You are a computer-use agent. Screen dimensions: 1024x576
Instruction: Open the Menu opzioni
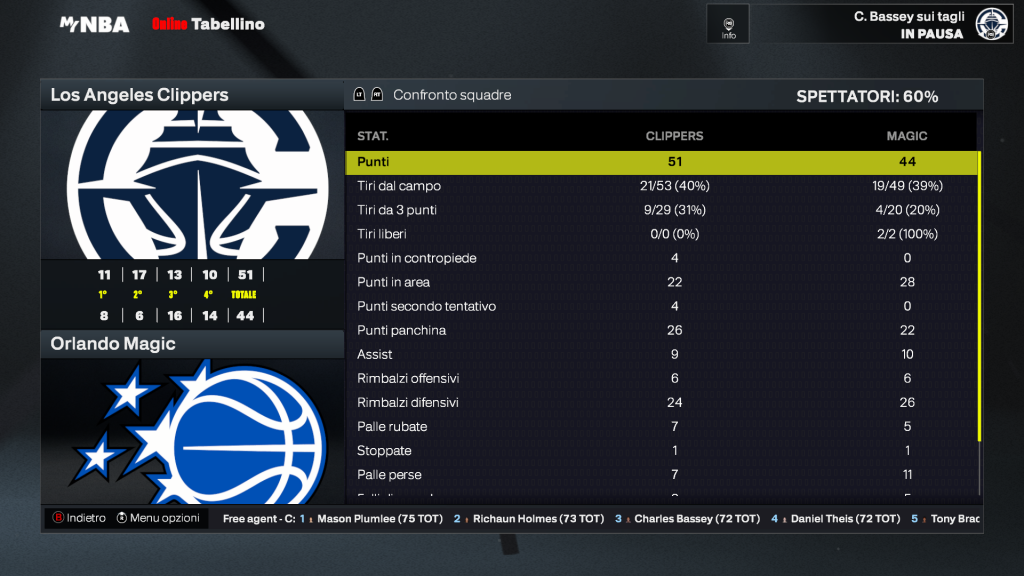pos(158,518)
